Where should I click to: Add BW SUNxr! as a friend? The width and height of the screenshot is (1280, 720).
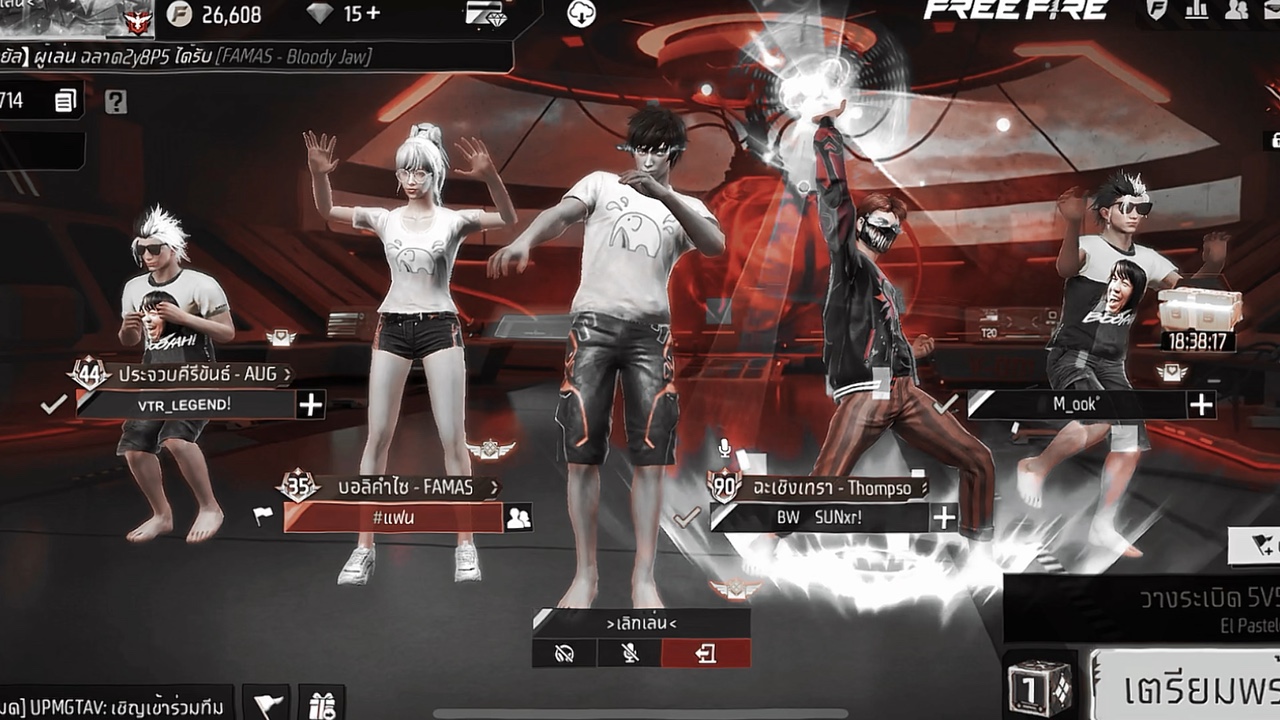tap(944, 517)
